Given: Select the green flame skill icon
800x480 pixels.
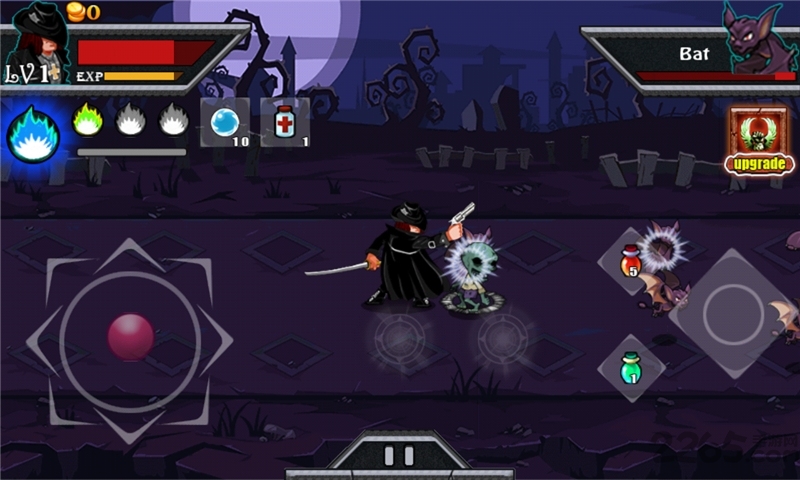Looking at the screenshot, I should (x=88, y=121).
